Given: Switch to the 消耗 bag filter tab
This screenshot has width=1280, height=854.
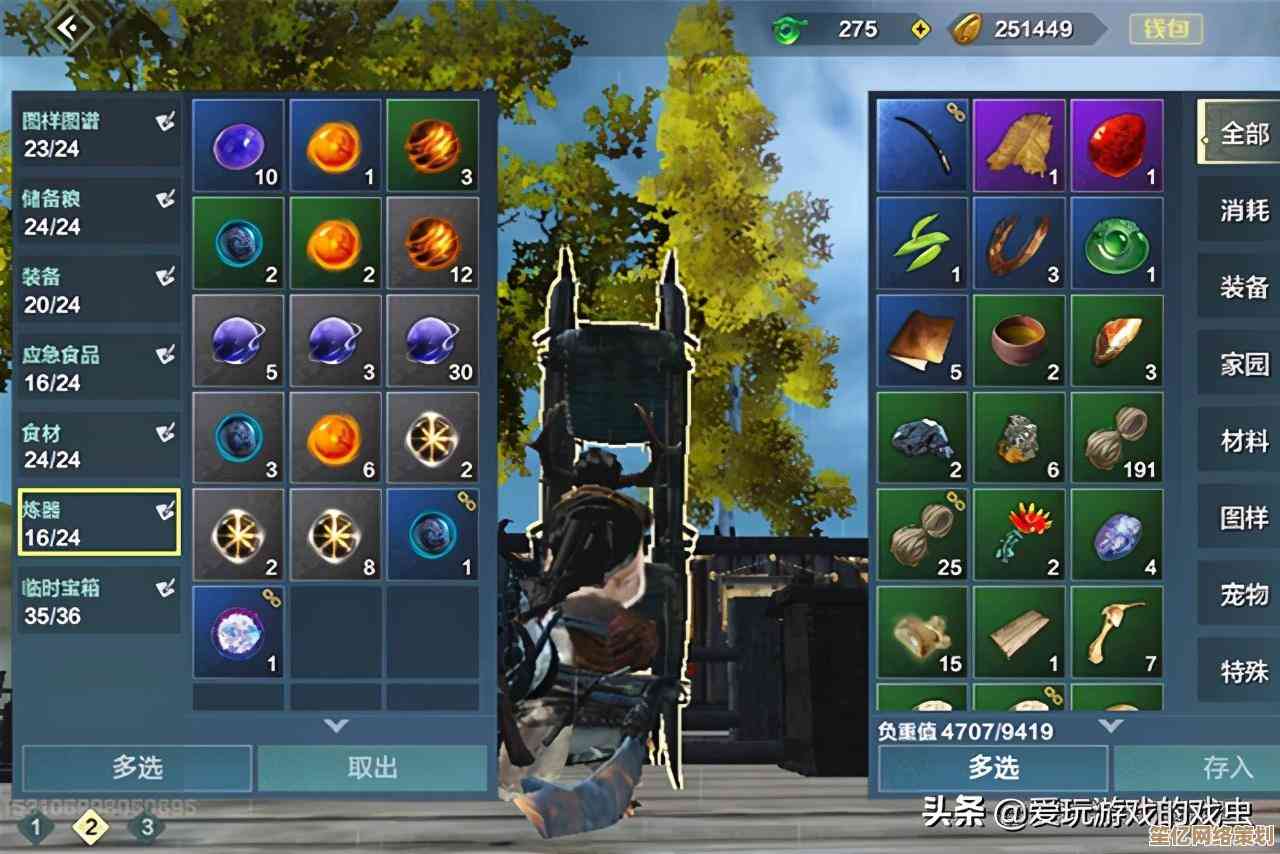Looking at the screenshot, I should click(x=1243, y=210).
